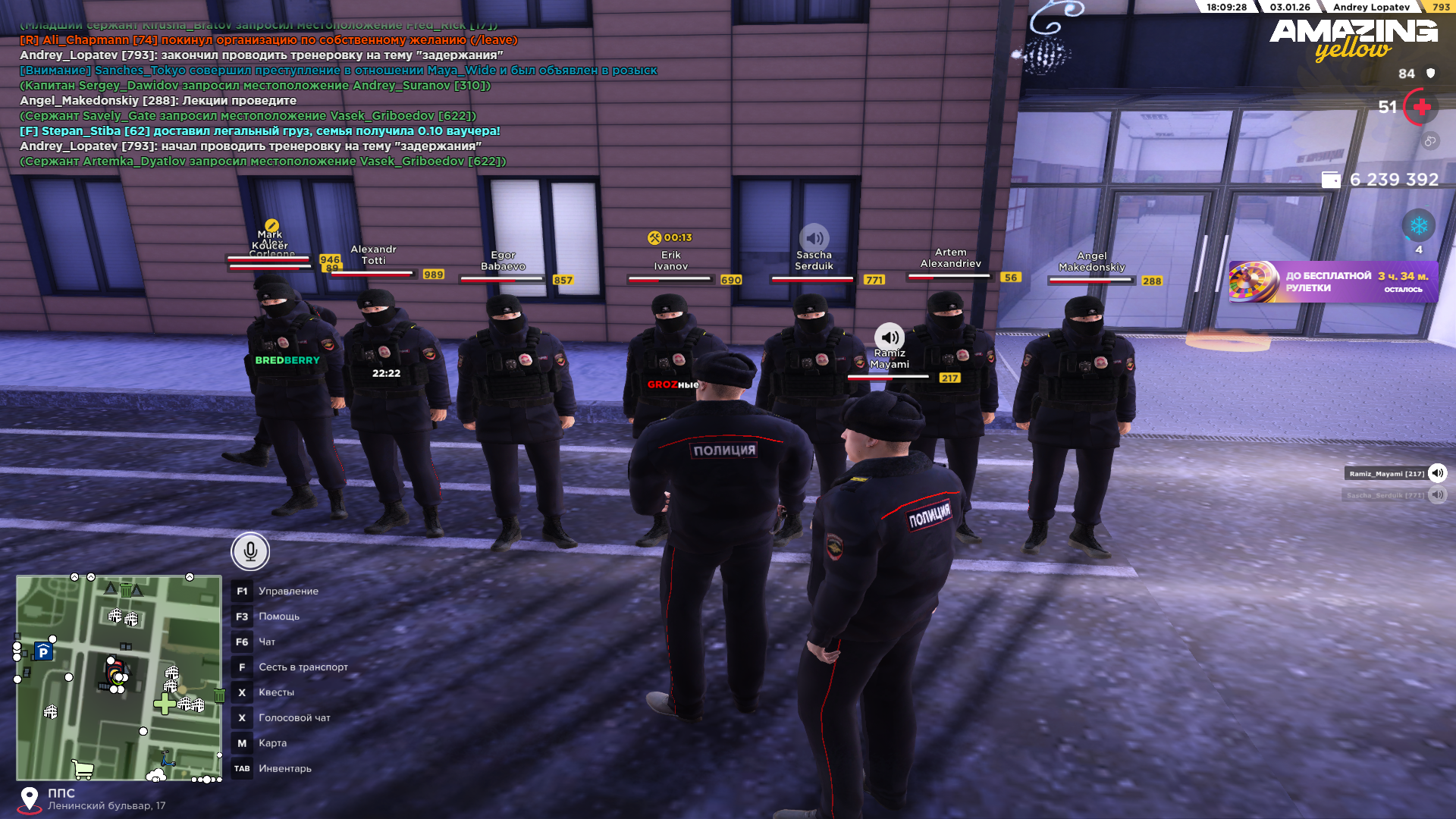Click the blue snowflake event icon

pos(1418,226)
